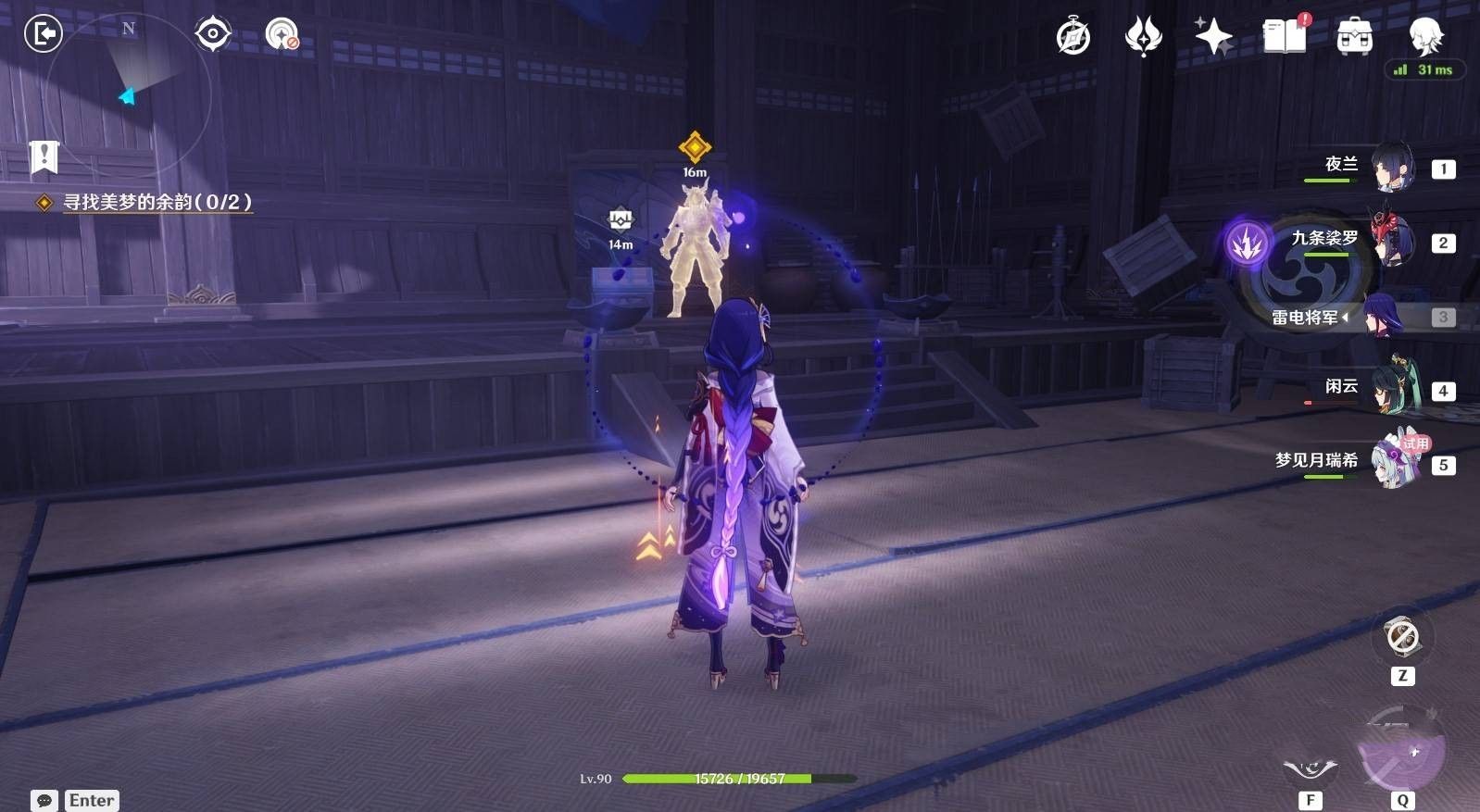This screenshot has width=1480, height=812.
Task: Click the exit domain door icon
Action: click(43, 34)
